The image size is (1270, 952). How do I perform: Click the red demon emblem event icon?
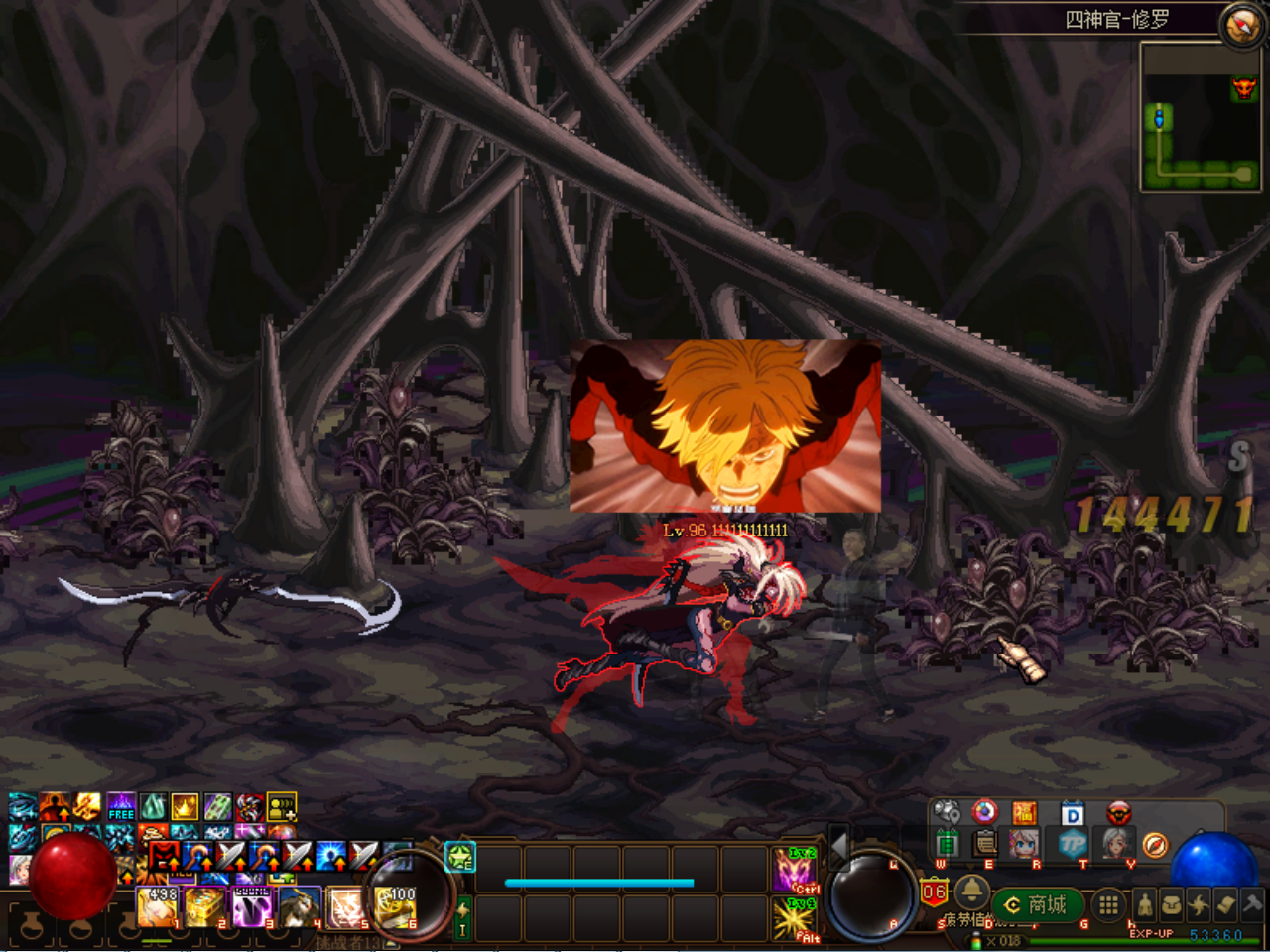point(1119,813)
